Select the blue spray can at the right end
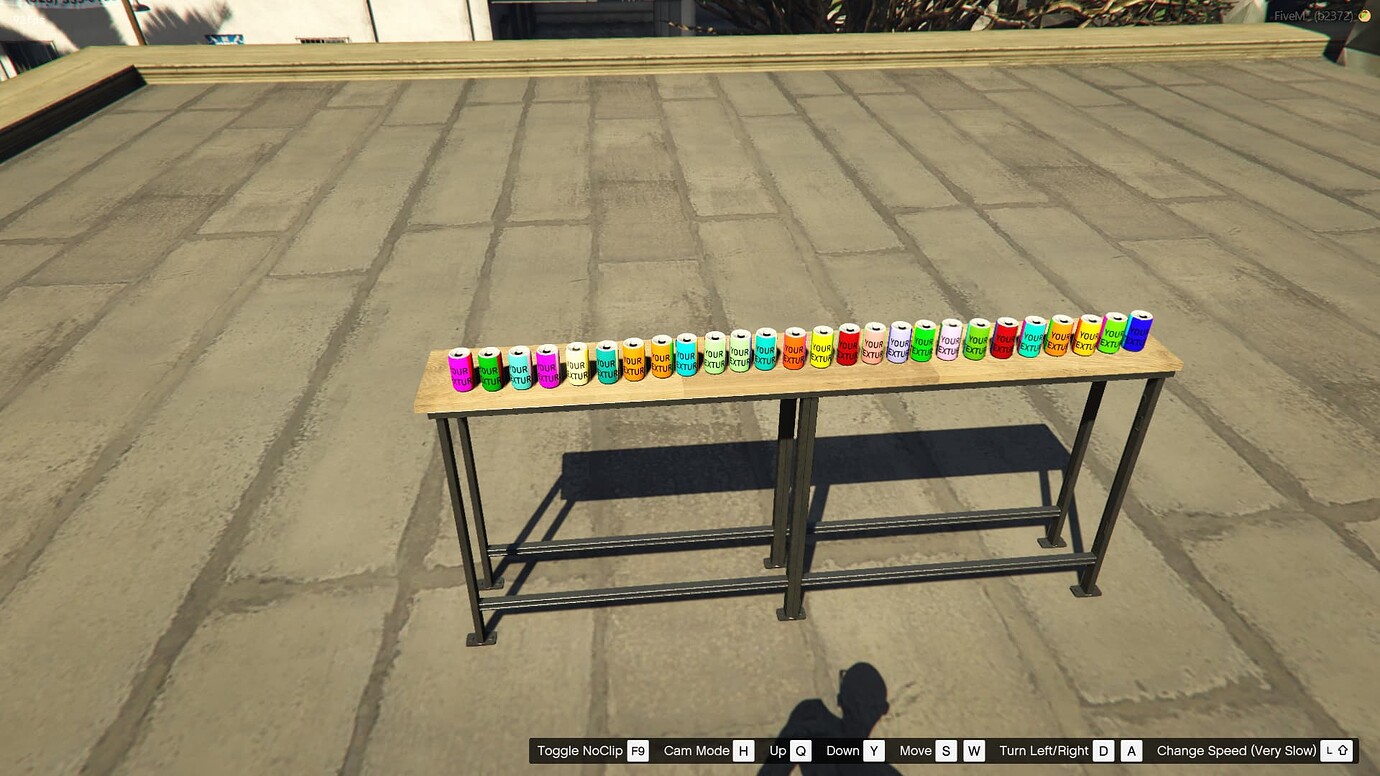 tap(1139, 330)
